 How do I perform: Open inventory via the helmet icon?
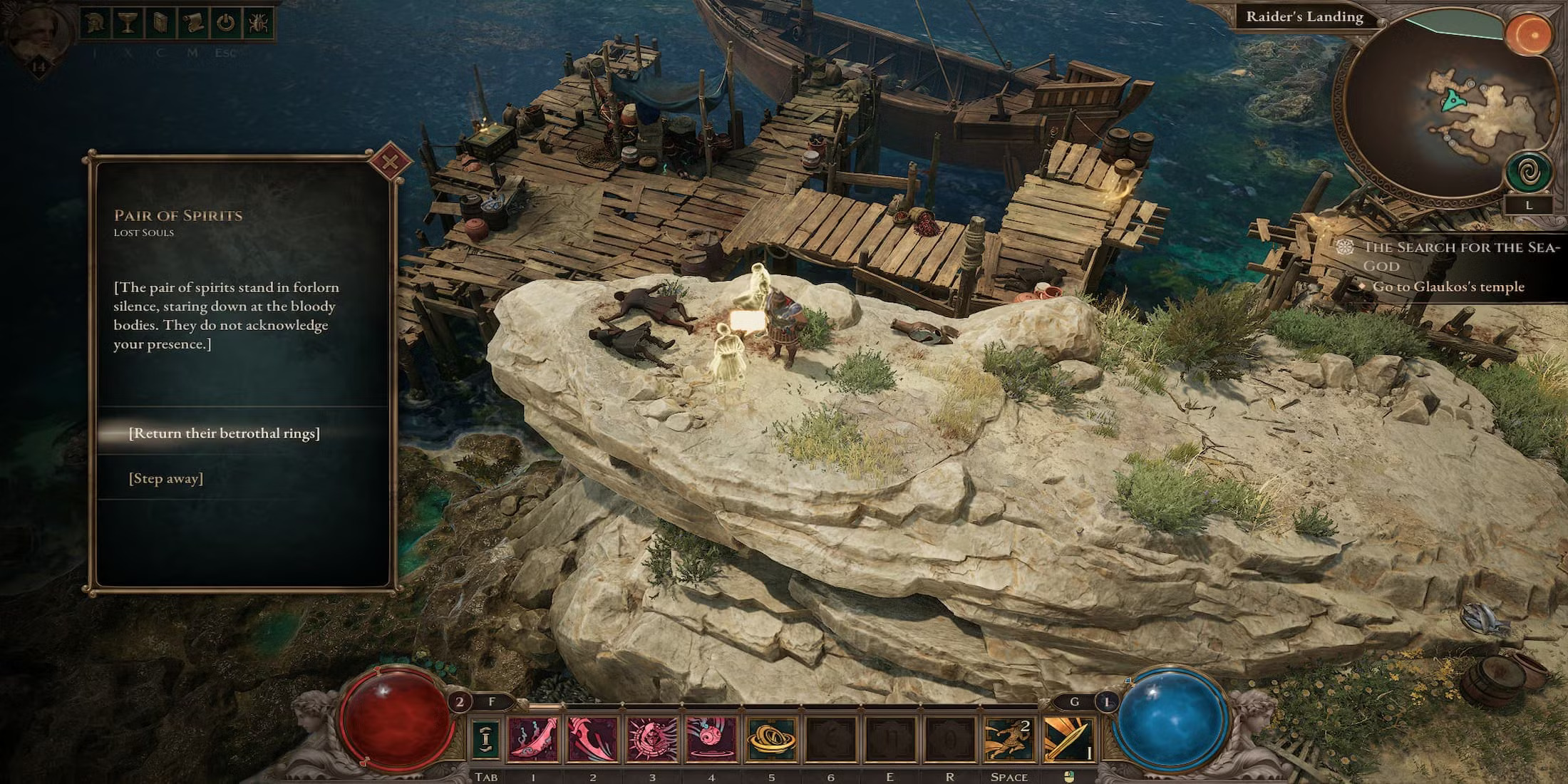click(x=94, y=23)
